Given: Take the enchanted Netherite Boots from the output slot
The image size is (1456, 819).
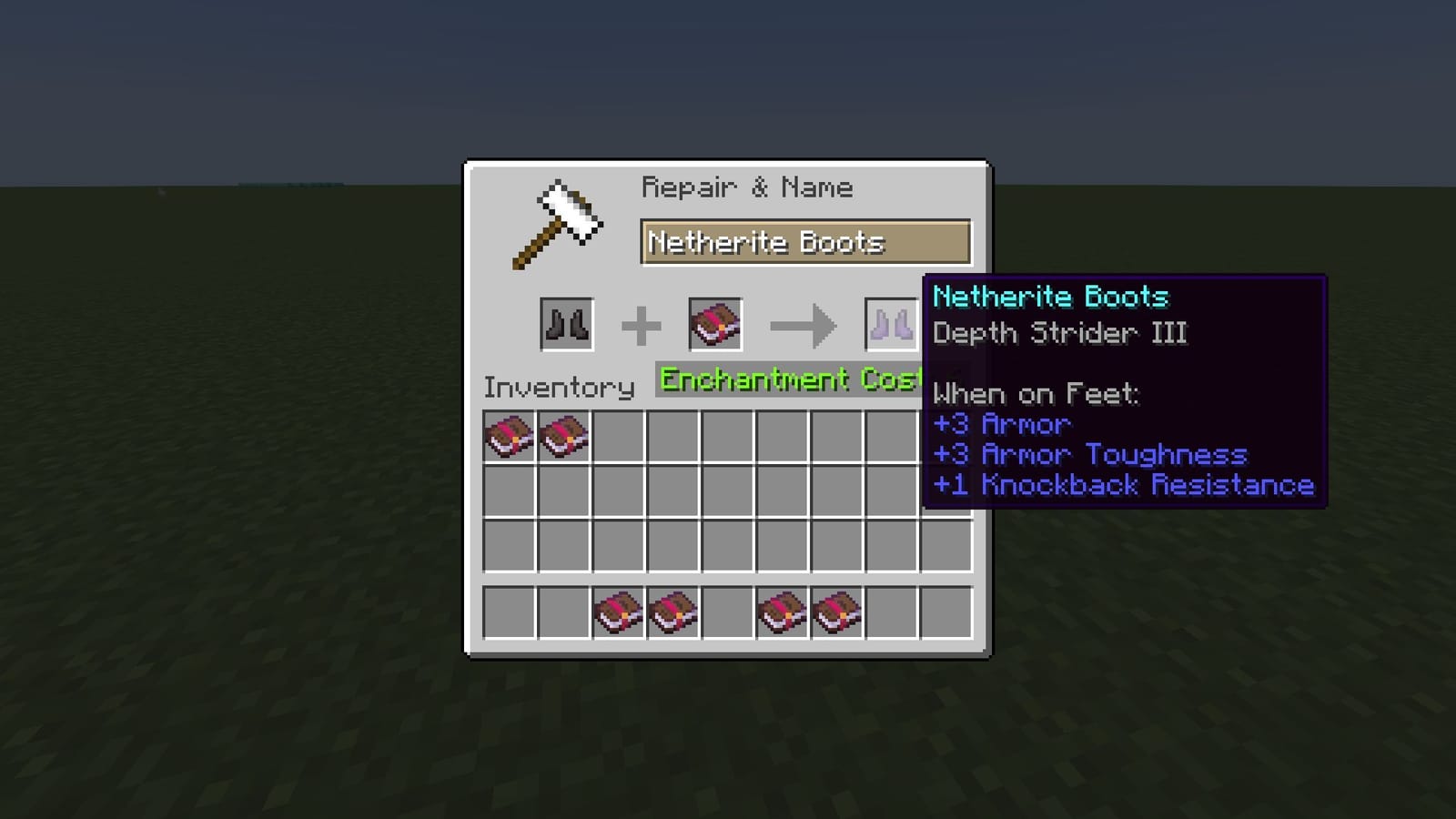Looking at the screenshot, I should [890, 324].
